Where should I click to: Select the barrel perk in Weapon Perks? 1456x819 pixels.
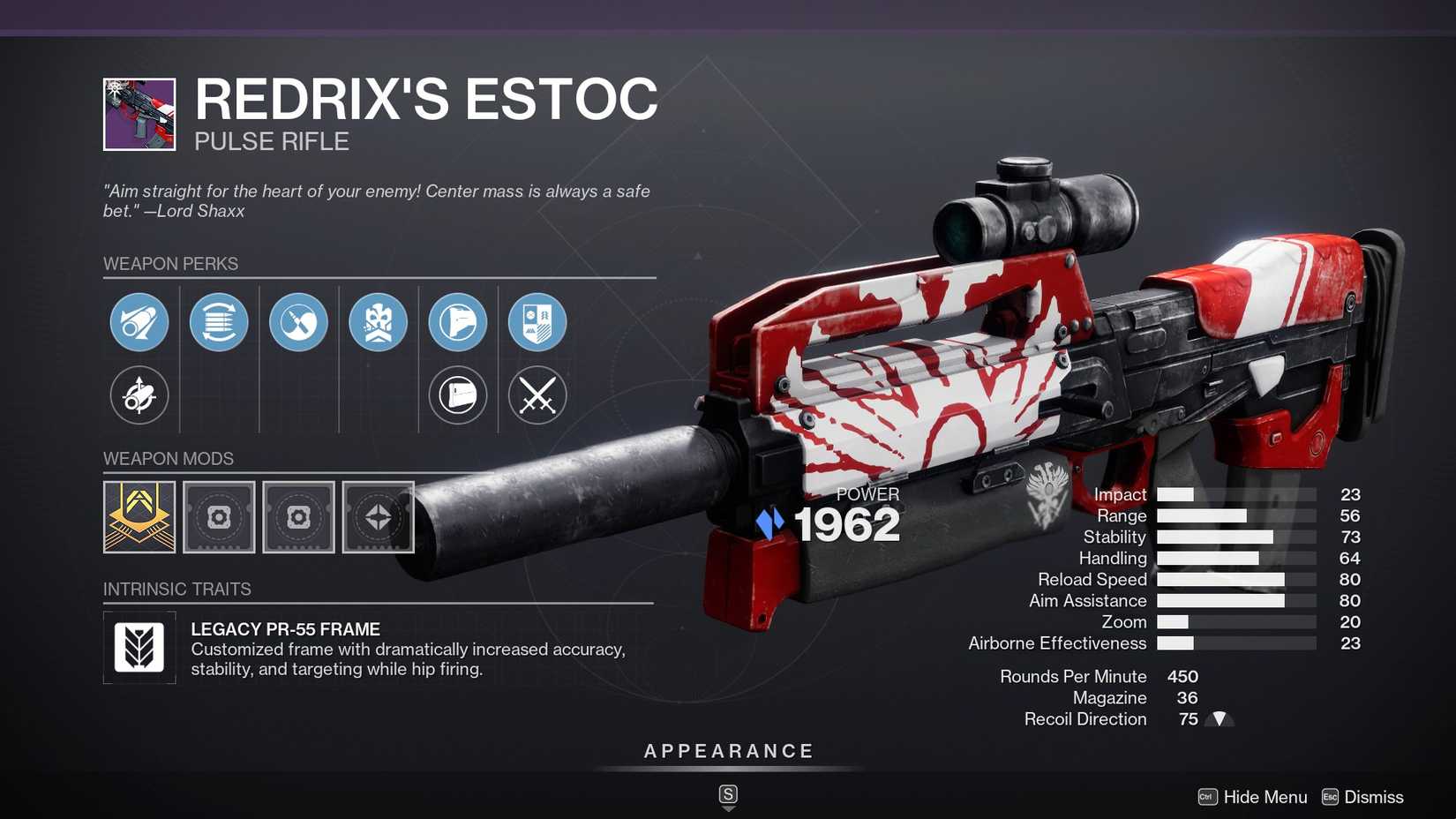139,322
